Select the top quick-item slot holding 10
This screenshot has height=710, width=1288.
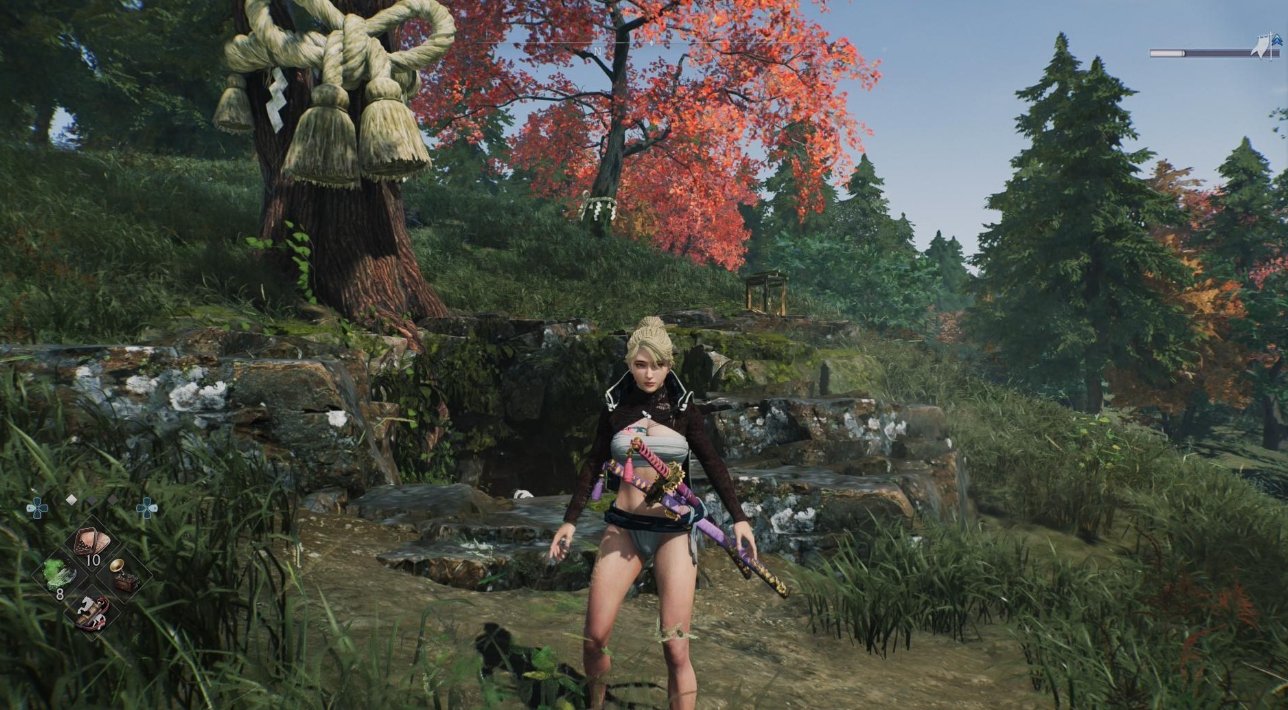(x=91, y=543)
